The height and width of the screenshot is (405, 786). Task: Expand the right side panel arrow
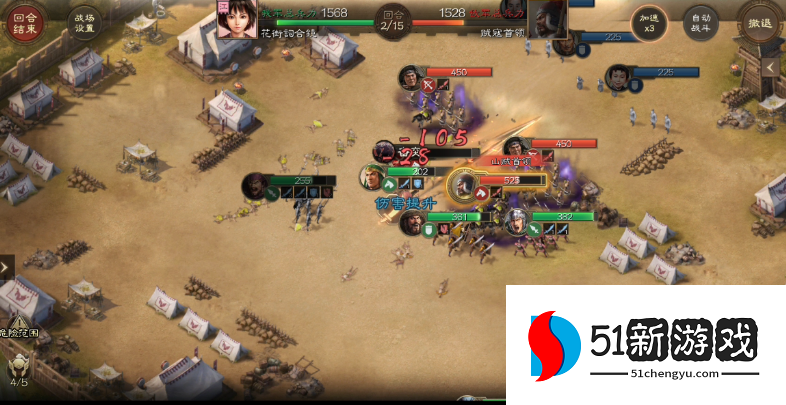pos(771,67)
